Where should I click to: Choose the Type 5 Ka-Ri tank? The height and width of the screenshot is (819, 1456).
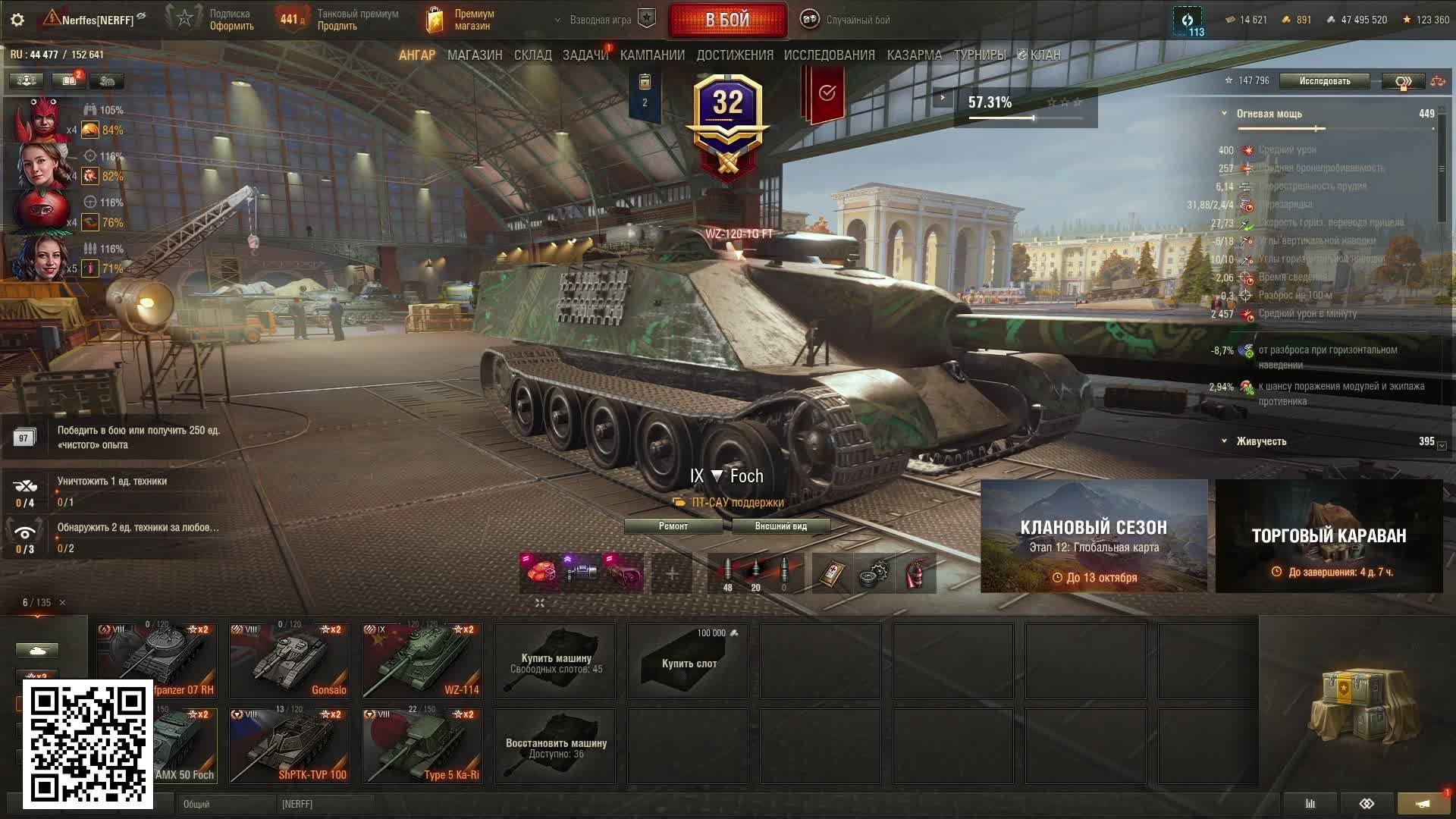(x=422, y=745)
